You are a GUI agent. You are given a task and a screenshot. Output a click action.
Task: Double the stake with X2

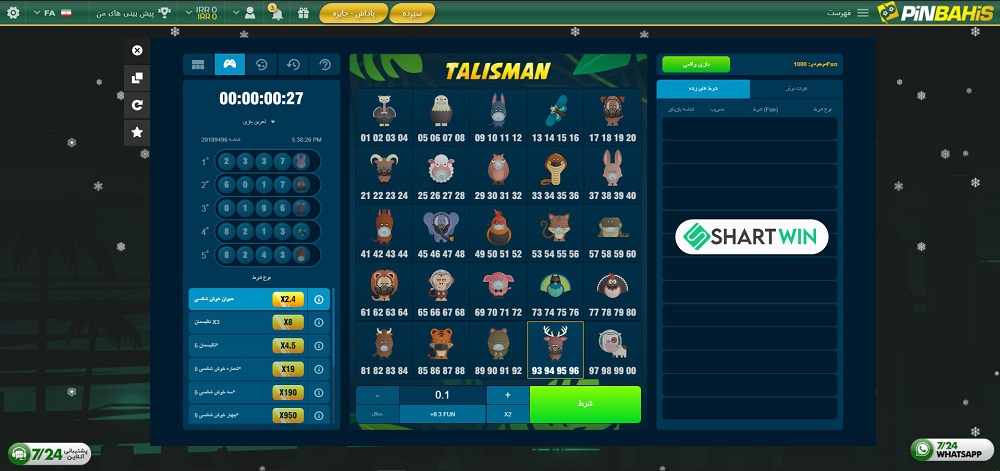coord(507,414)
